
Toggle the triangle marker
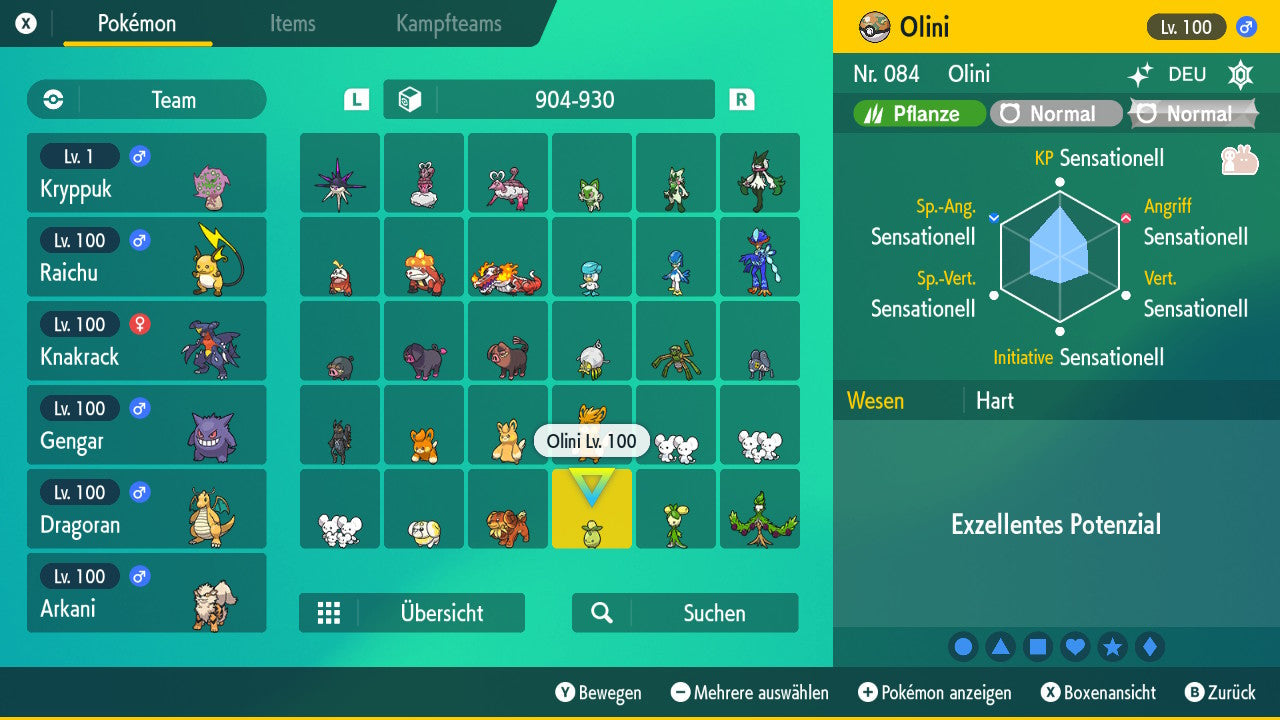point(1000,646)
